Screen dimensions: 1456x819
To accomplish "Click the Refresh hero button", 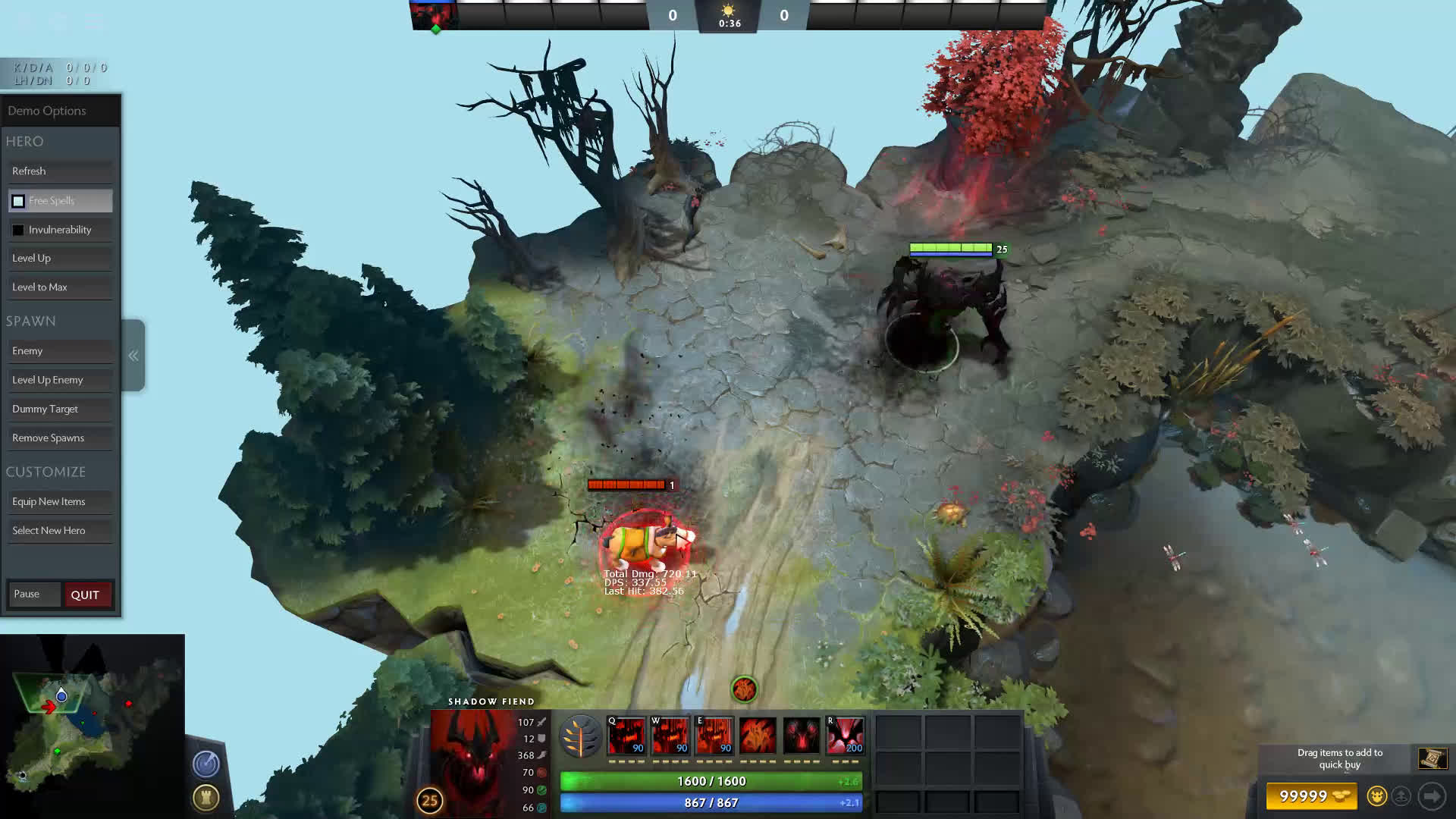I will pyautogui.click(x=60, y=171).
